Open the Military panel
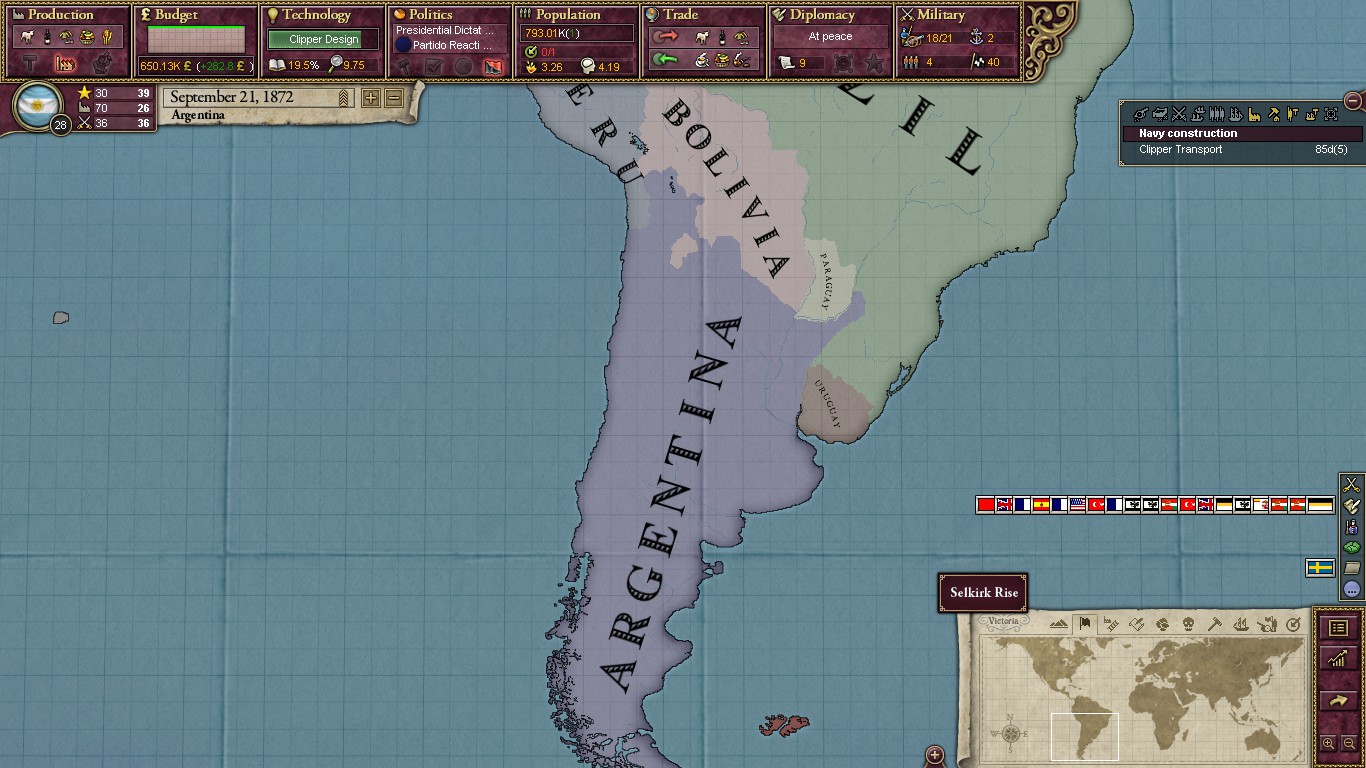Image resolution: width=1366 pixels, height=768 pixels. click(940, 15)
